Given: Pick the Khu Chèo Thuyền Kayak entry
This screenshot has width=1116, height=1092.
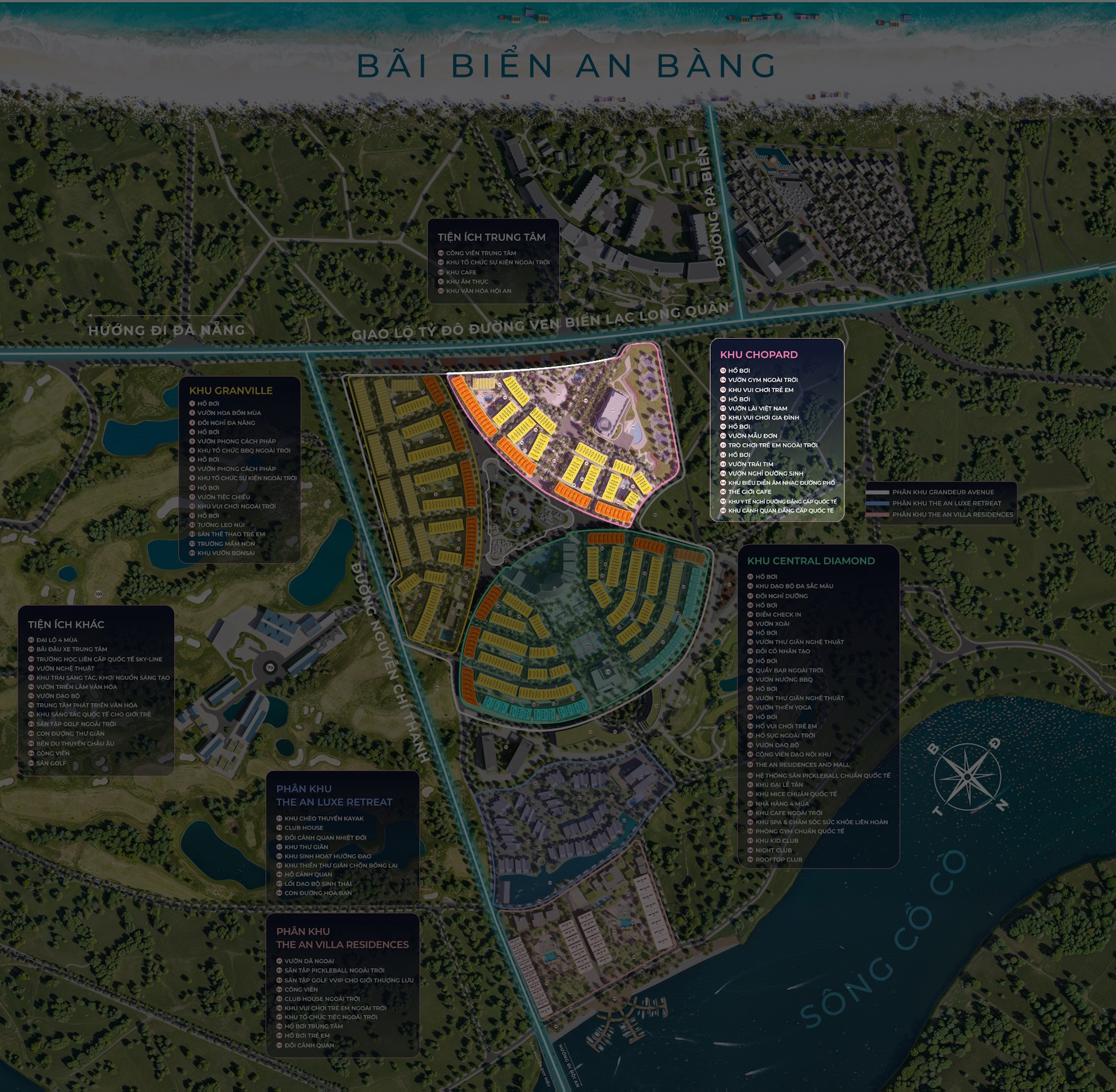Looking at the screenshot, I should point(324,819).
